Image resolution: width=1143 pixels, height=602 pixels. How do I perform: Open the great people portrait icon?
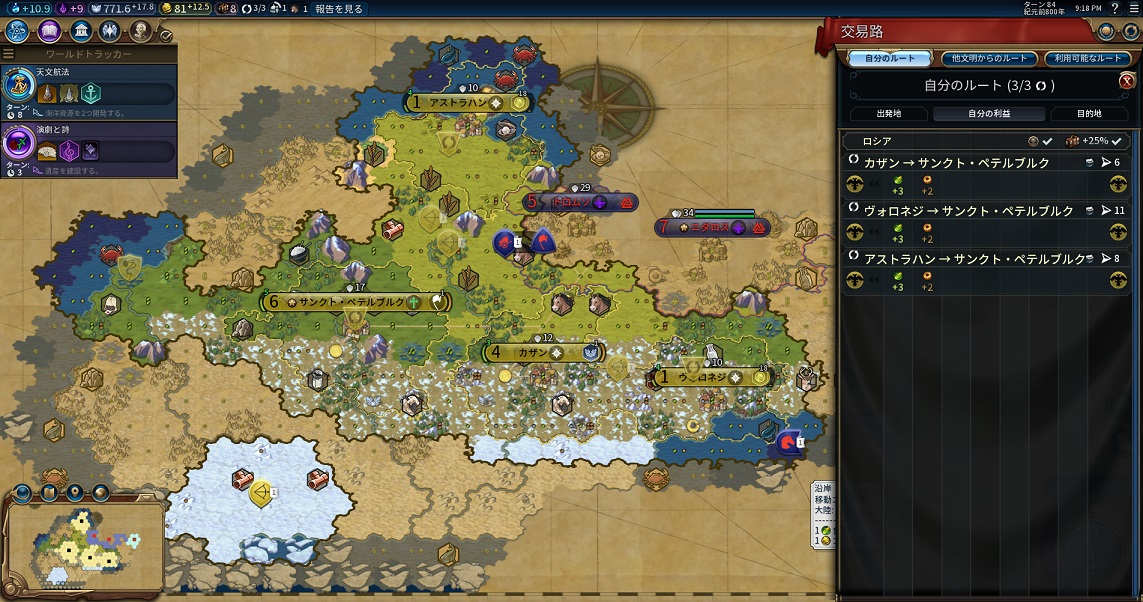pos(141,31)
